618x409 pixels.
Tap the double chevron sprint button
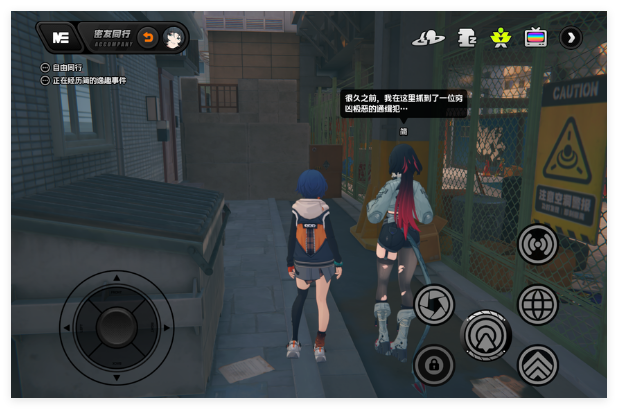(538, 365)
